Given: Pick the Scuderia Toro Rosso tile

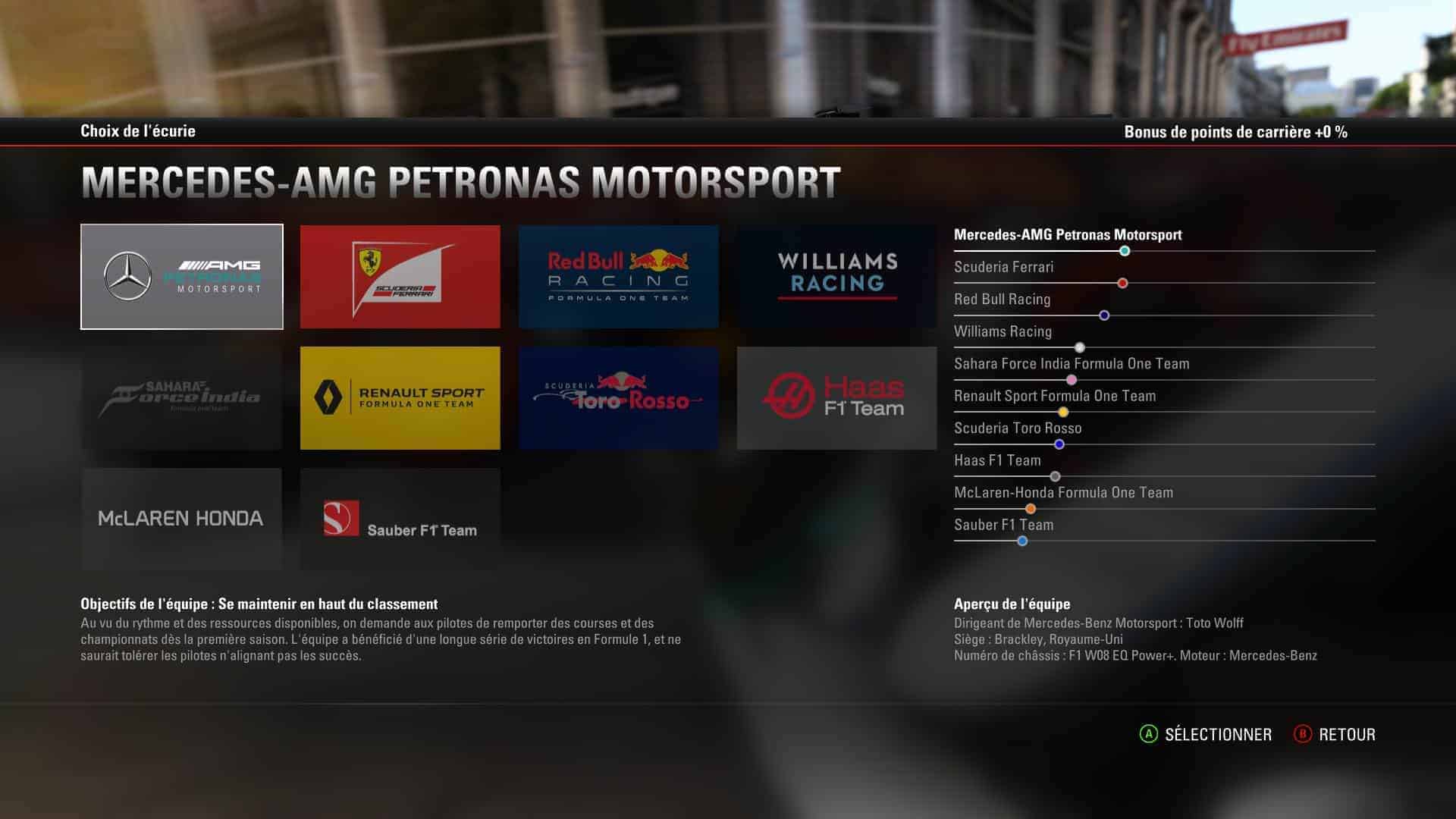Looking at the screenshot, I should [619, 398].
